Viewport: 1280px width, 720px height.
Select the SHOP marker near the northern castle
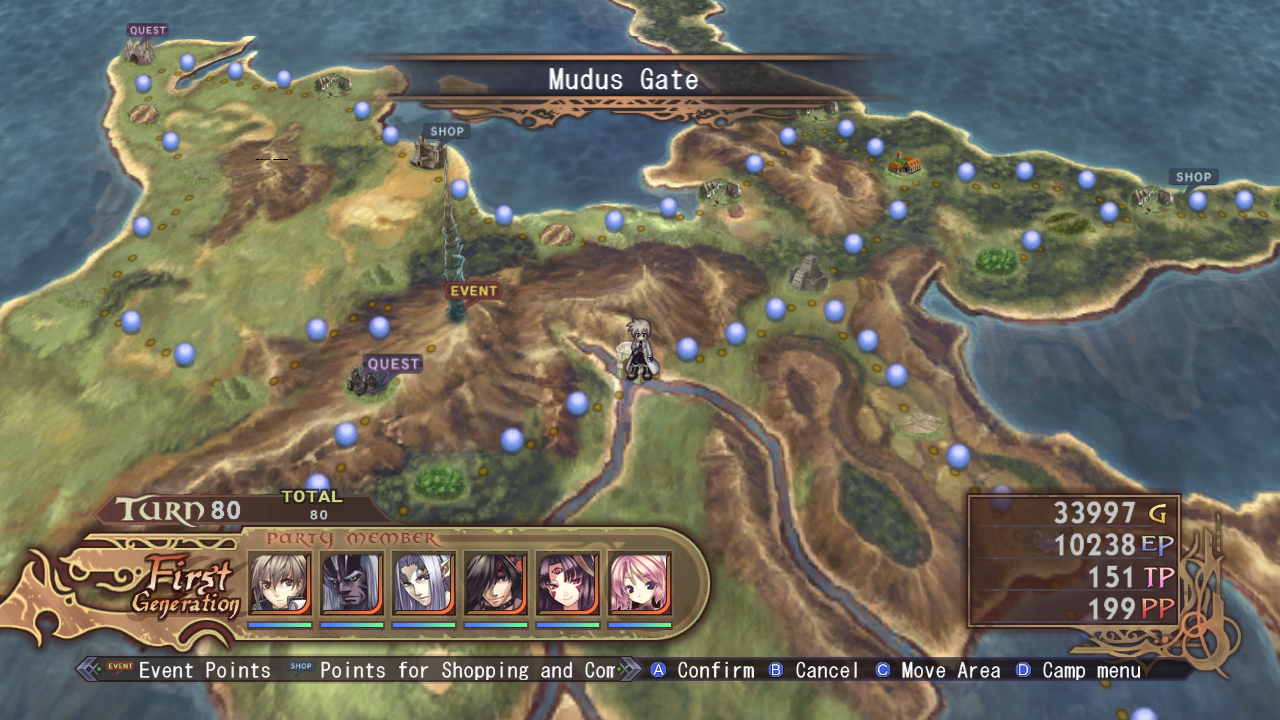tap(446, 131)
